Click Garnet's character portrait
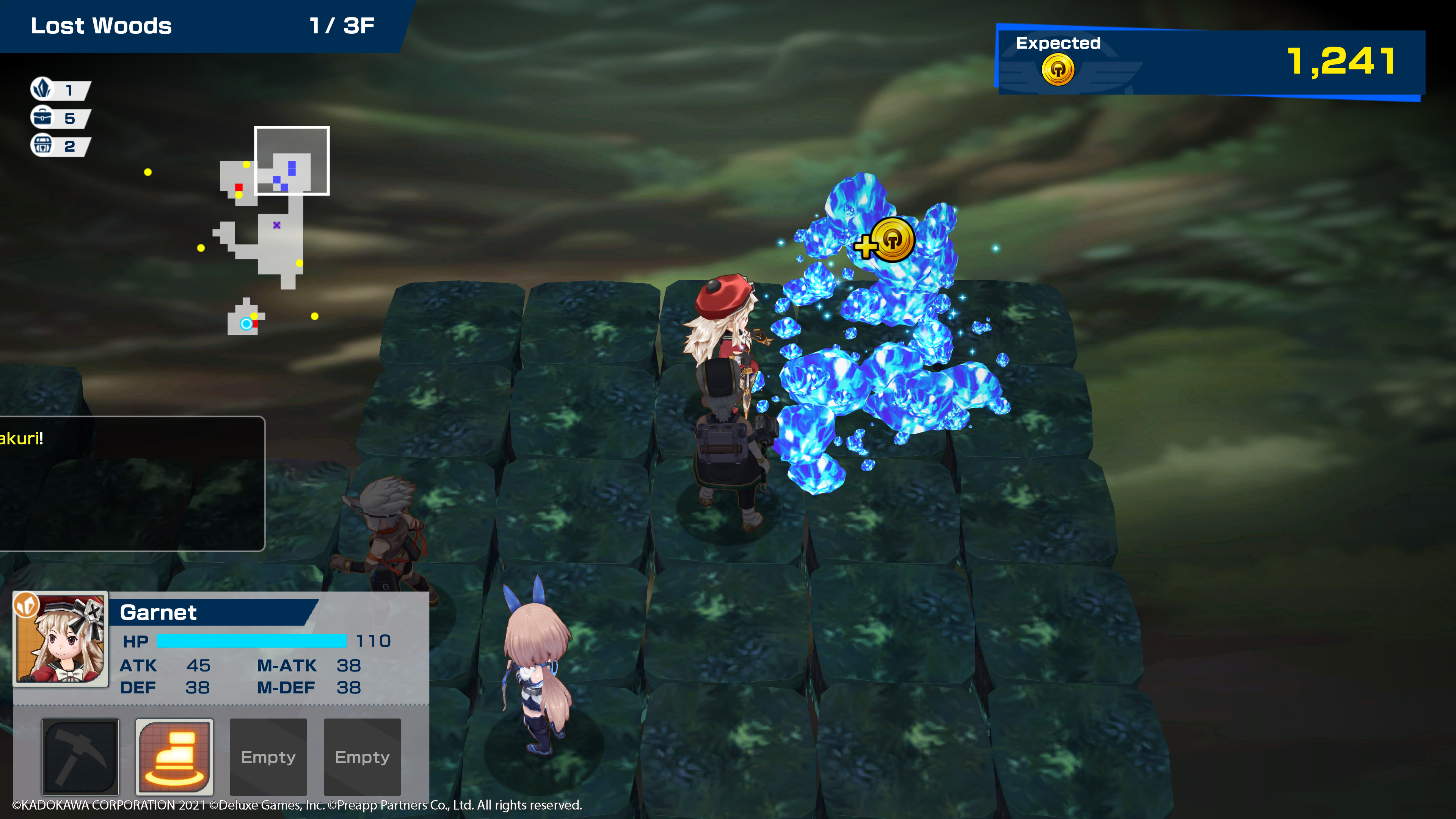The height and width of the screenshot is (819, 1456). coord(61,639)
